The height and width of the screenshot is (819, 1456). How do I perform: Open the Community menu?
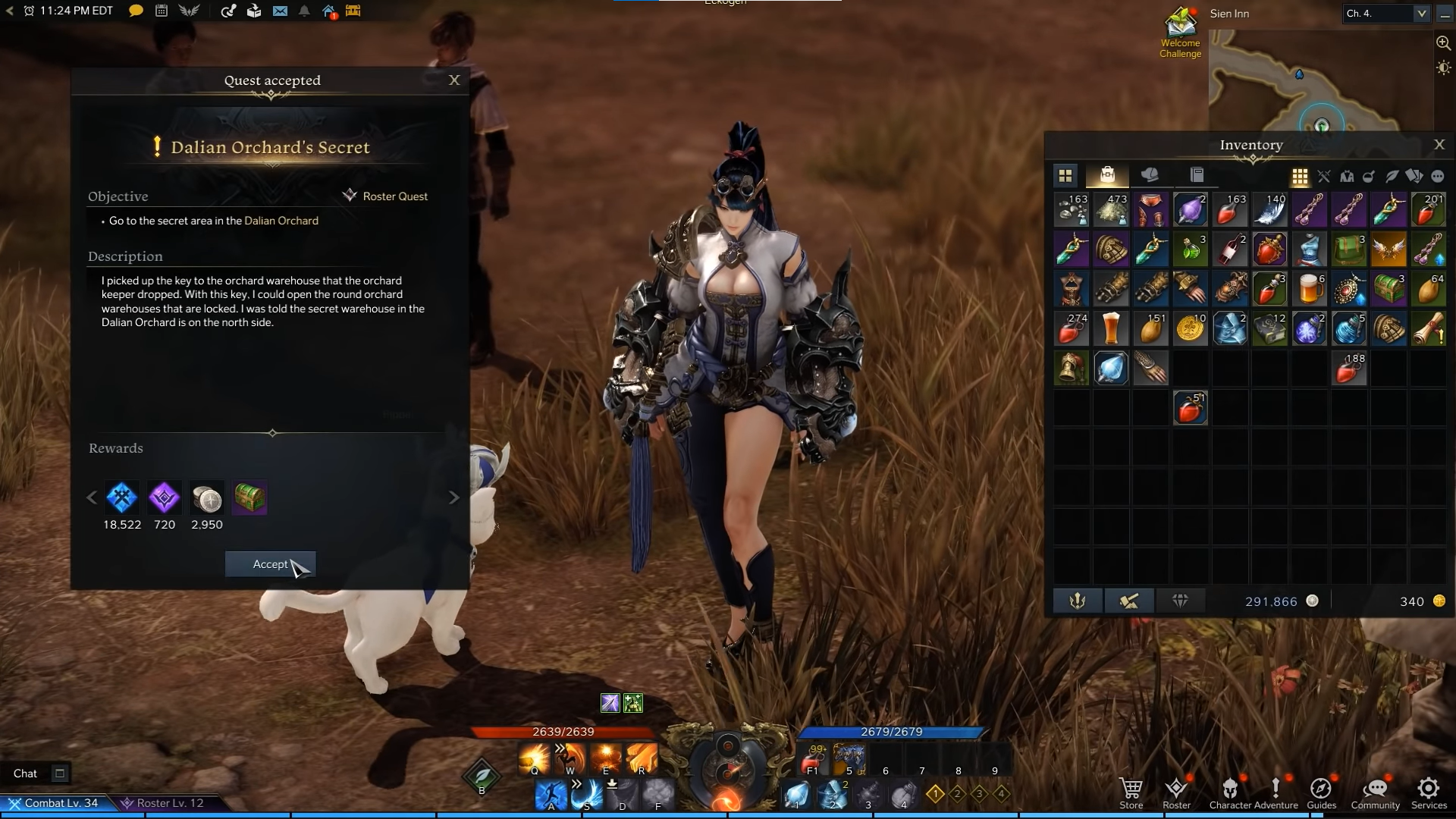(x=1375, y=792)
